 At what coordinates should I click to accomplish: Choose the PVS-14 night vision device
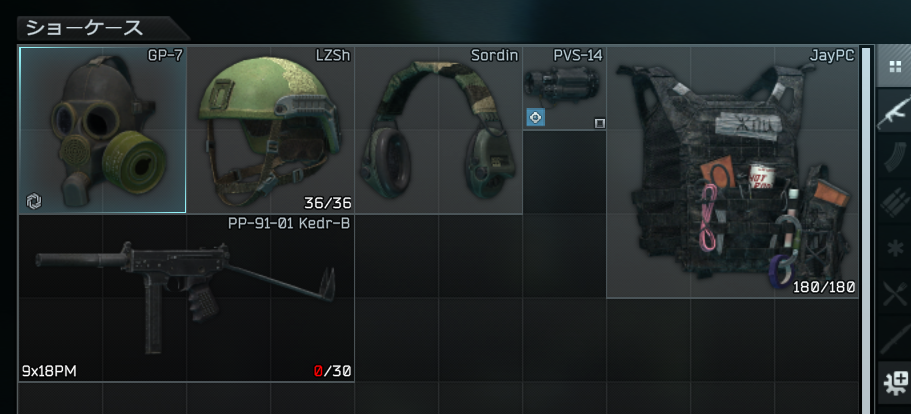pyautogui.click(x=564, y=88)
